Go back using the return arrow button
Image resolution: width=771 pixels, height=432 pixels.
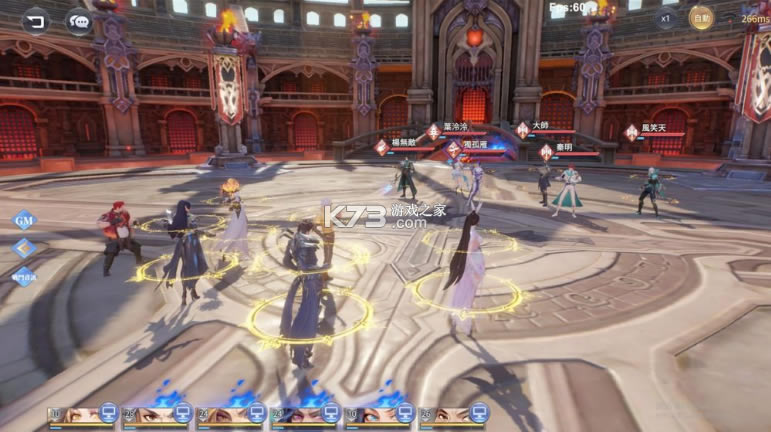click(36, 19)
